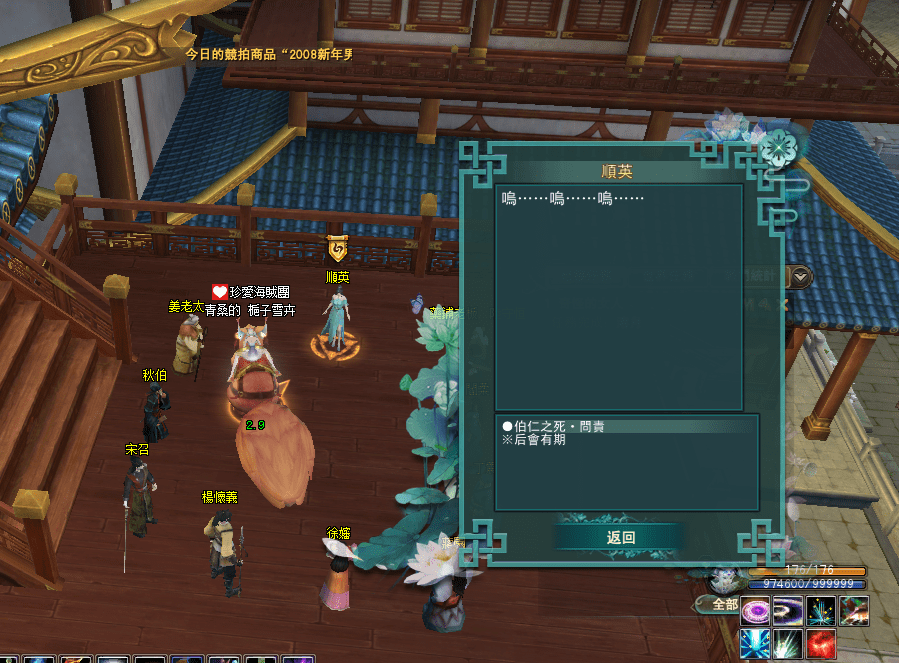Use the dark purple galaxy vortex skill

(x=788, y=610)
